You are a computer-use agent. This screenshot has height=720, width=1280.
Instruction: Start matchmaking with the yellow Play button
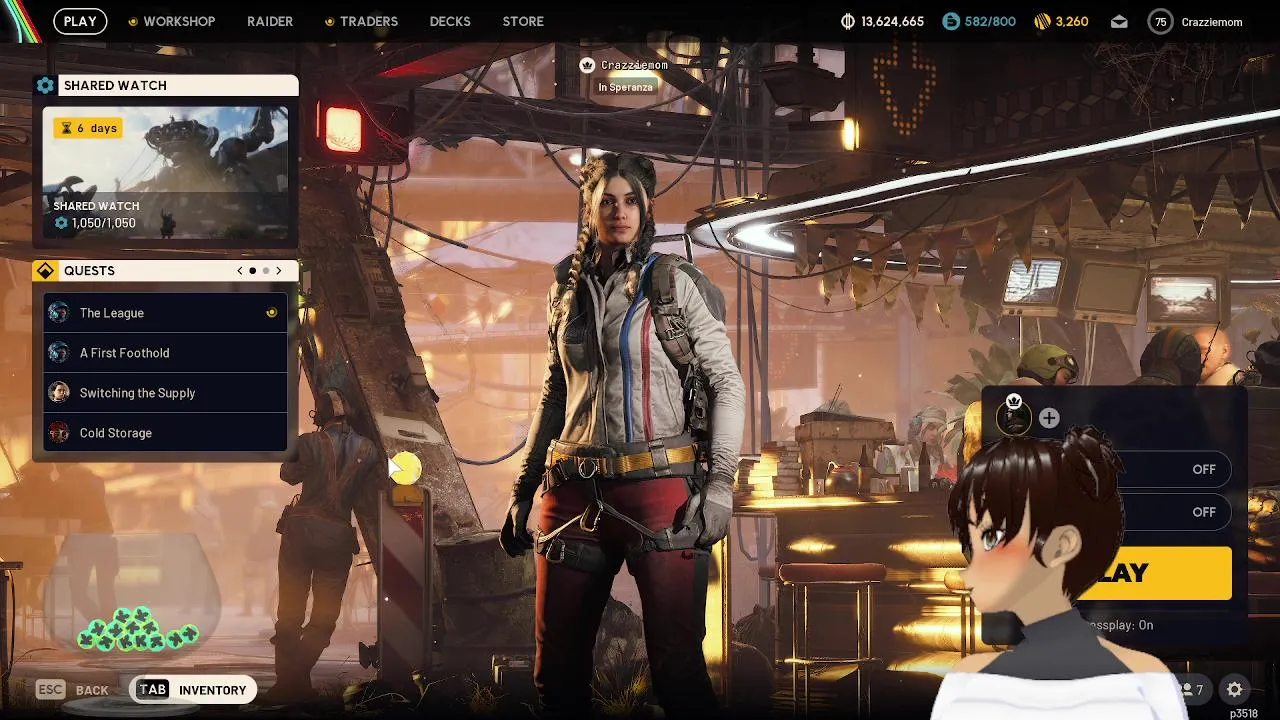click(1160, 573)
